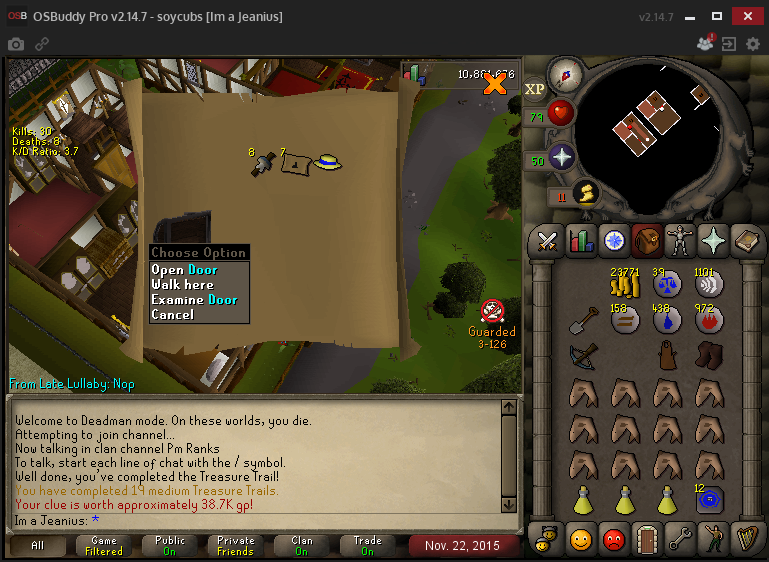
Task: Choose Open Door from the option menu
Action: point(184,270)
